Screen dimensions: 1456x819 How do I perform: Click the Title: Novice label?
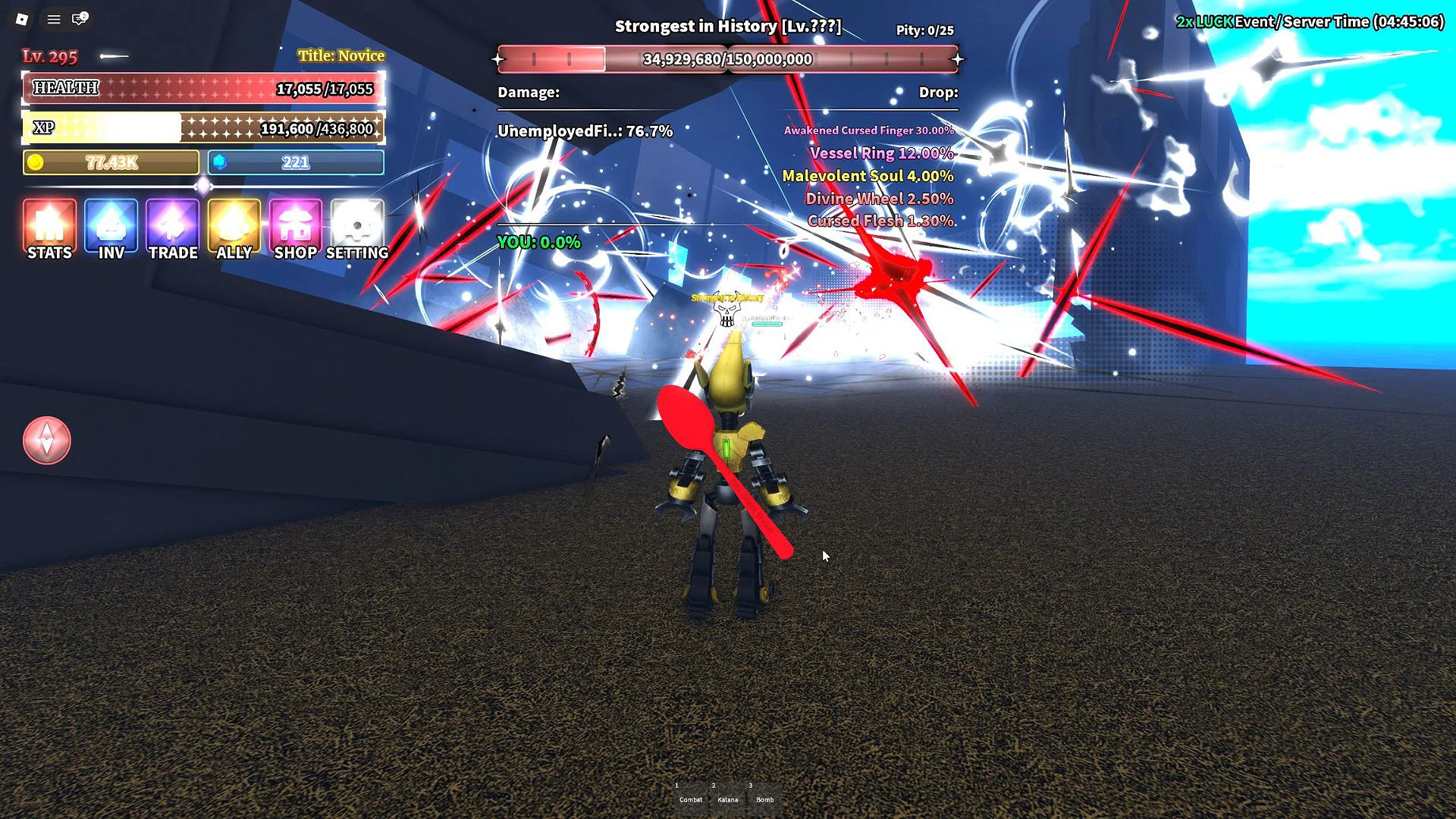tap(341, 55)
